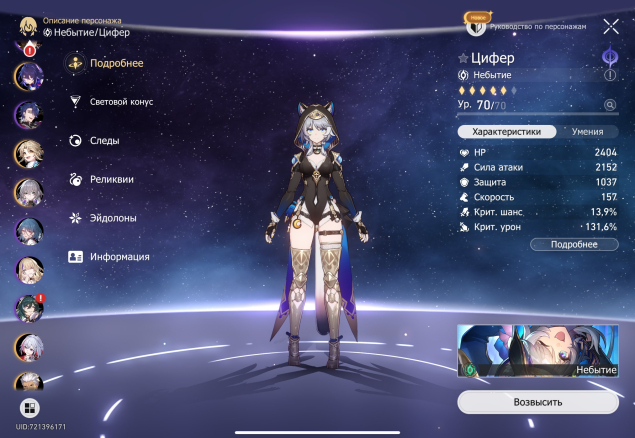The width and height of the screenshot is (635, 438).
Task: Tap the info icon beside Небытие path
Action: click(610, 75)
